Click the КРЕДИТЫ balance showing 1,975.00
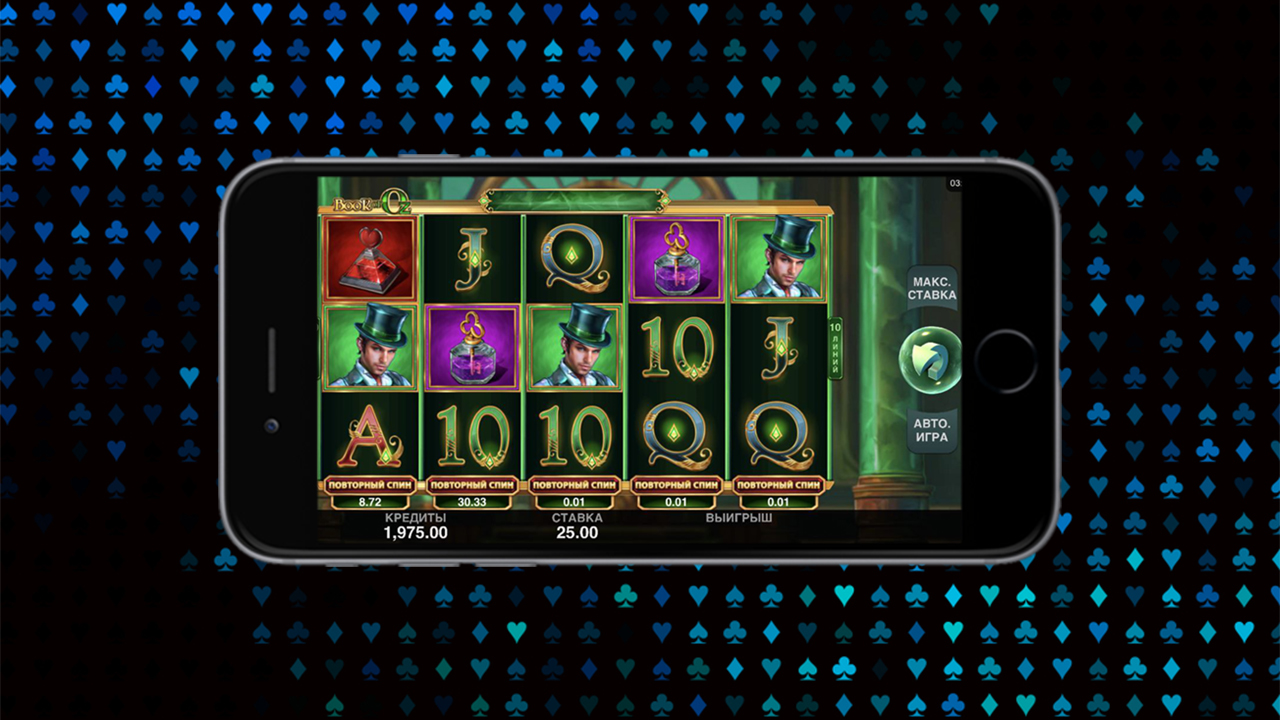 pyautogui.click(x=415, y=527)
